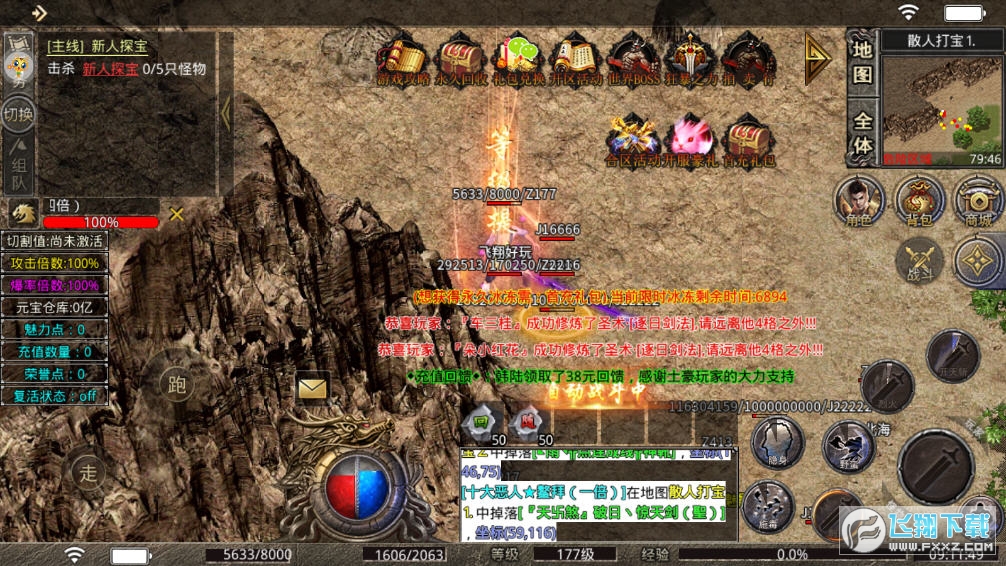Open the 背包 backpack inventory

point(920,199)
